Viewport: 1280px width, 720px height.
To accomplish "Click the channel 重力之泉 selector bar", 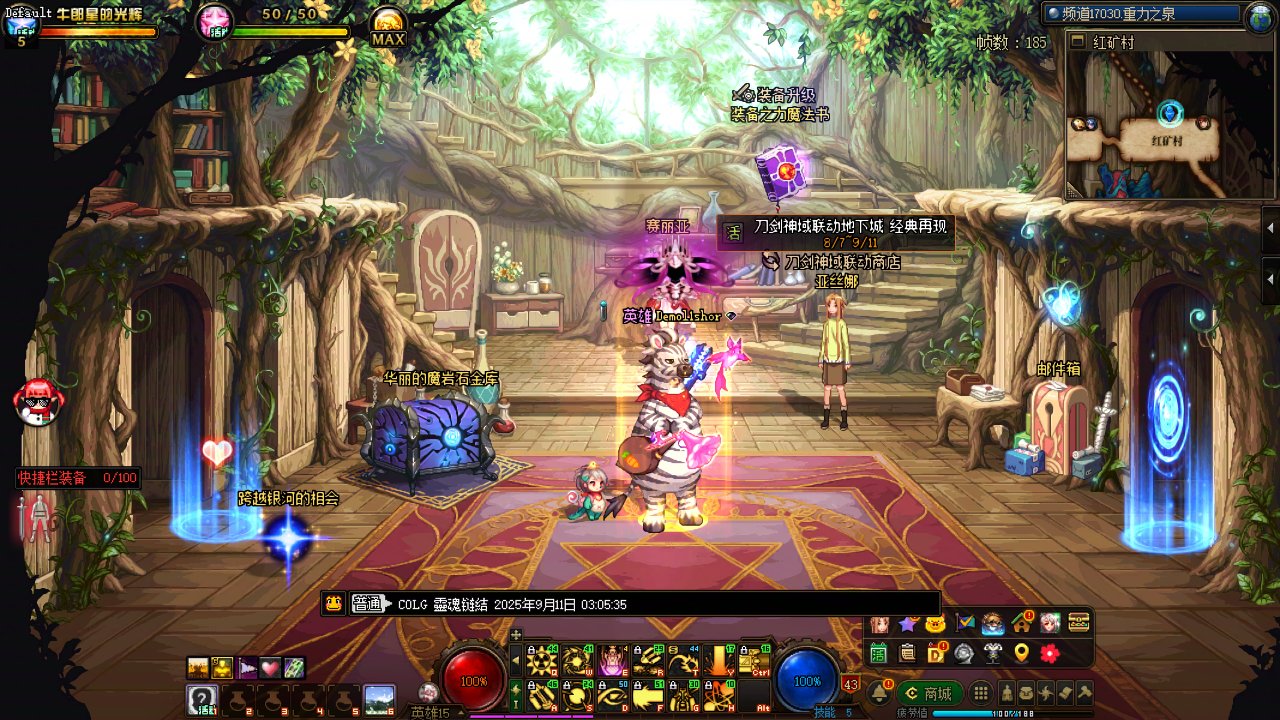I will (1140, 14).
